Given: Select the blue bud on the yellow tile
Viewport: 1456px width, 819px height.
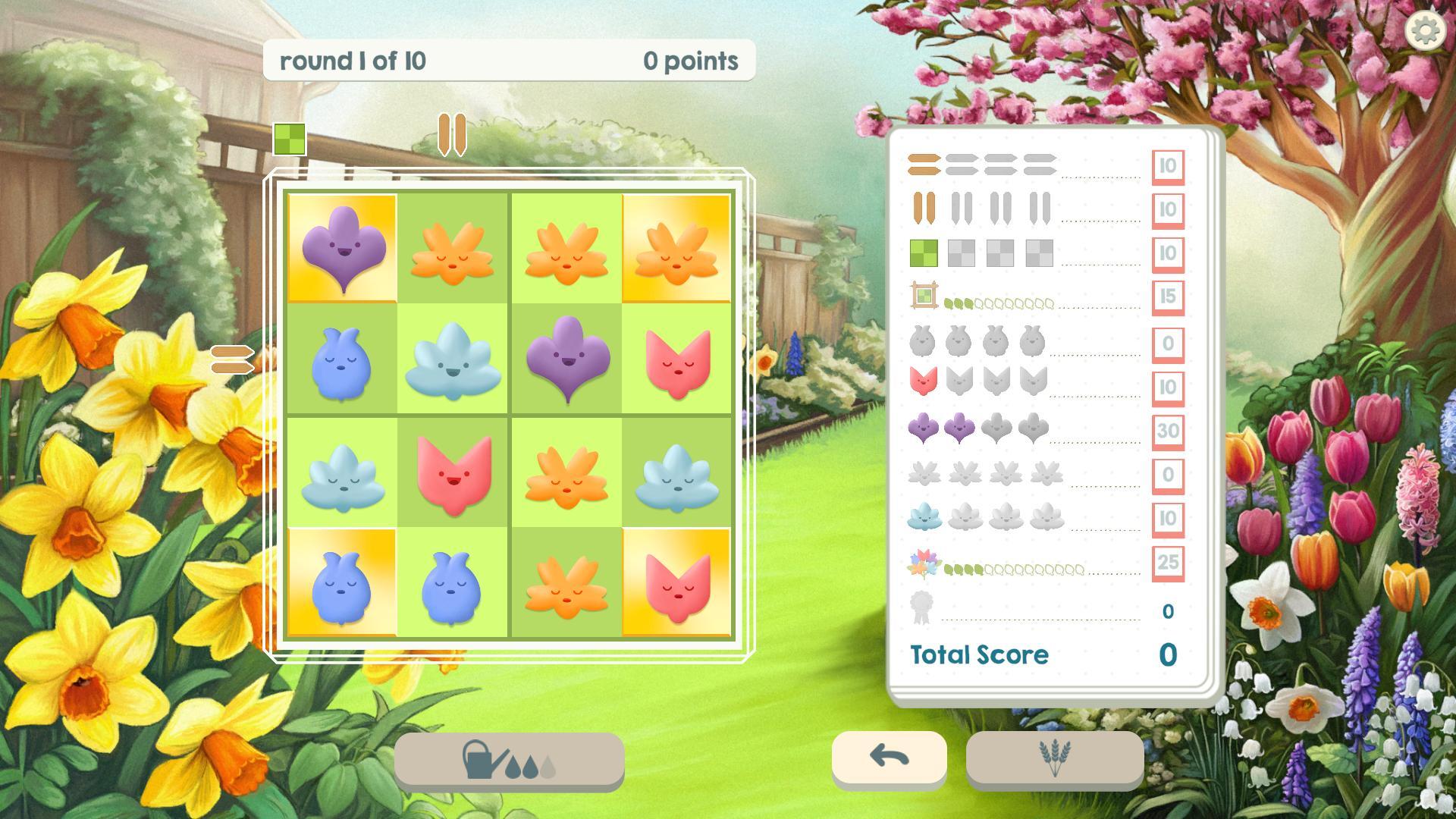Looking at the screenshot, I should pos(341,582).
